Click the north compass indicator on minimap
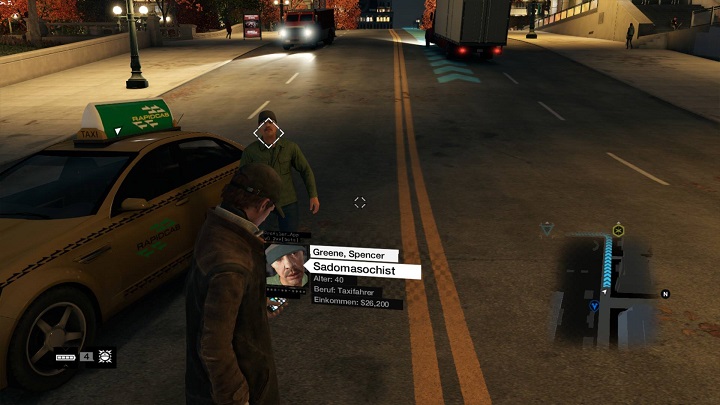Viewport: 720px width, 405px height. coord(665,294)
